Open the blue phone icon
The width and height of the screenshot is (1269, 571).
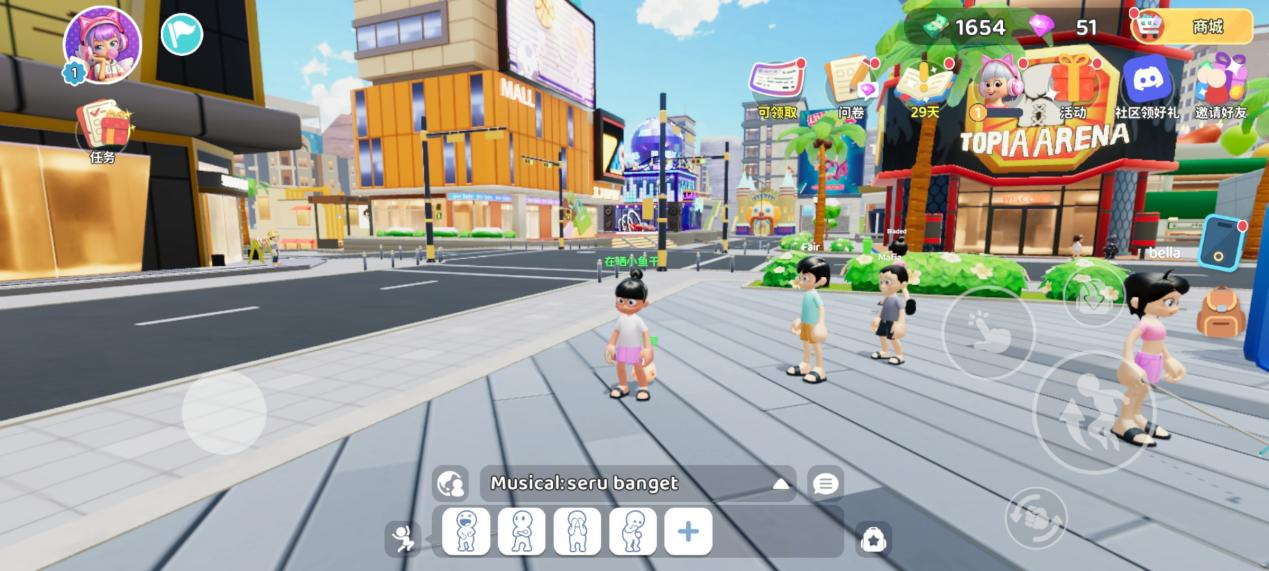coord(1220,242)
